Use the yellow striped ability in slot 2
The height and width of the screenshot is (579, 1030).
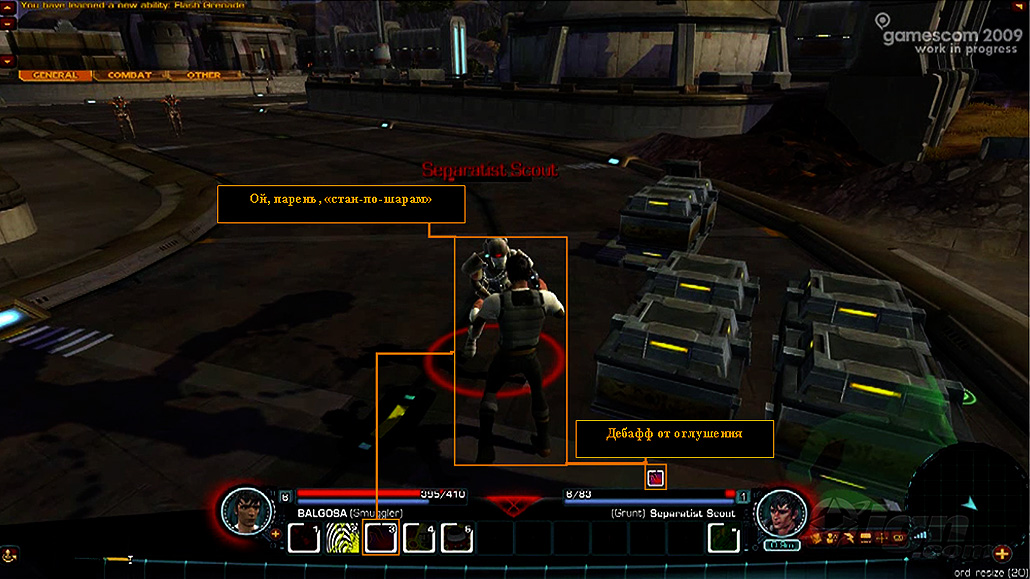click(342, 539)
